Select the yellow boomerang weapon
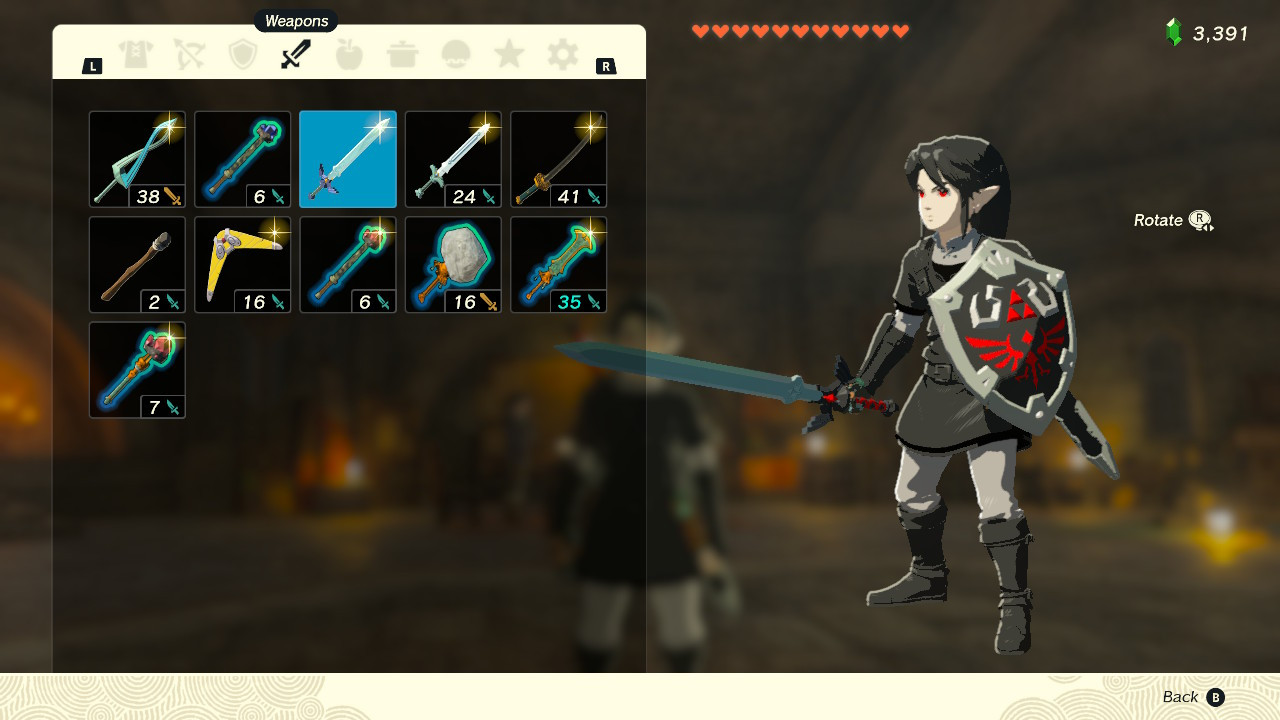Screen dimensions: 1280x720 click(242, 263)
